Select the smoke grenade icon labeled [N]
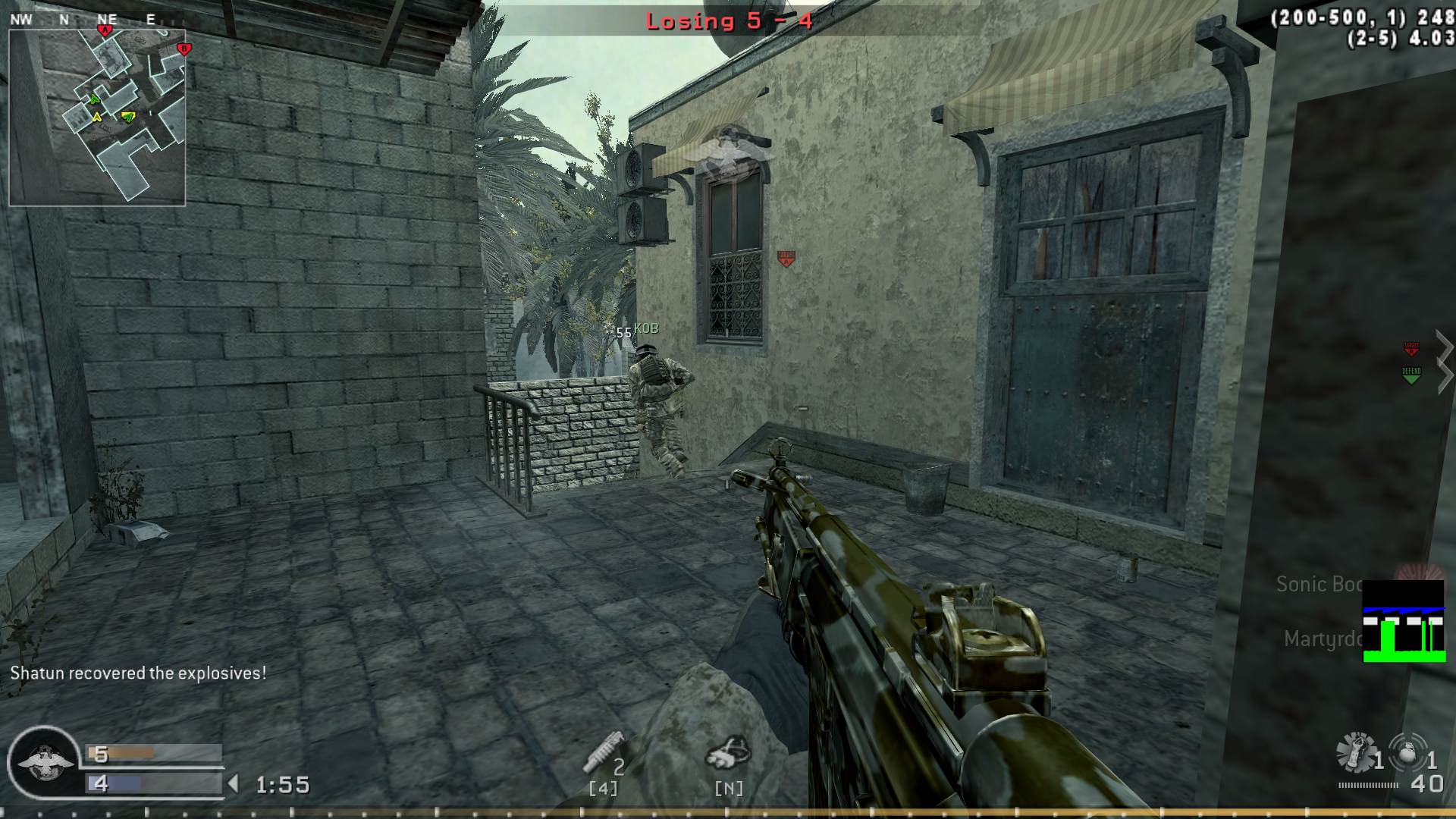 730,760
